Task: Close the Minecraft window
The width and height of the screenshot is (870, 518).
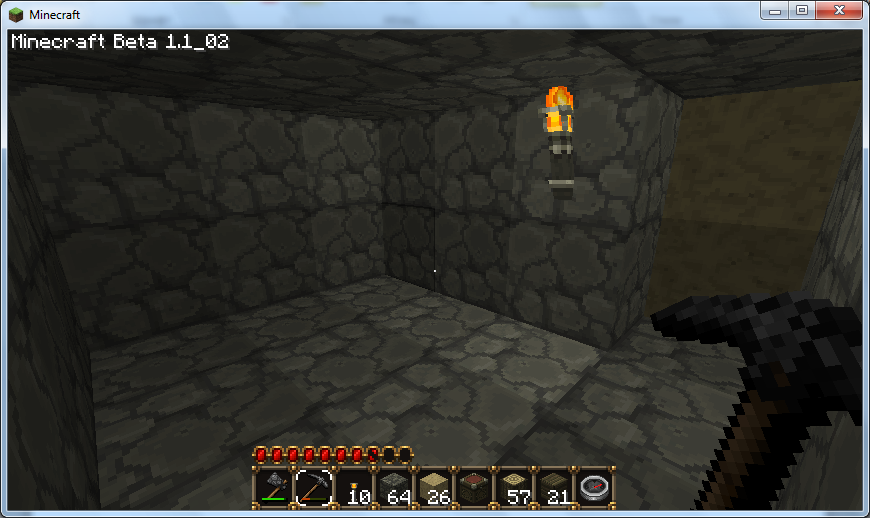Action: [x=837, y=10]
